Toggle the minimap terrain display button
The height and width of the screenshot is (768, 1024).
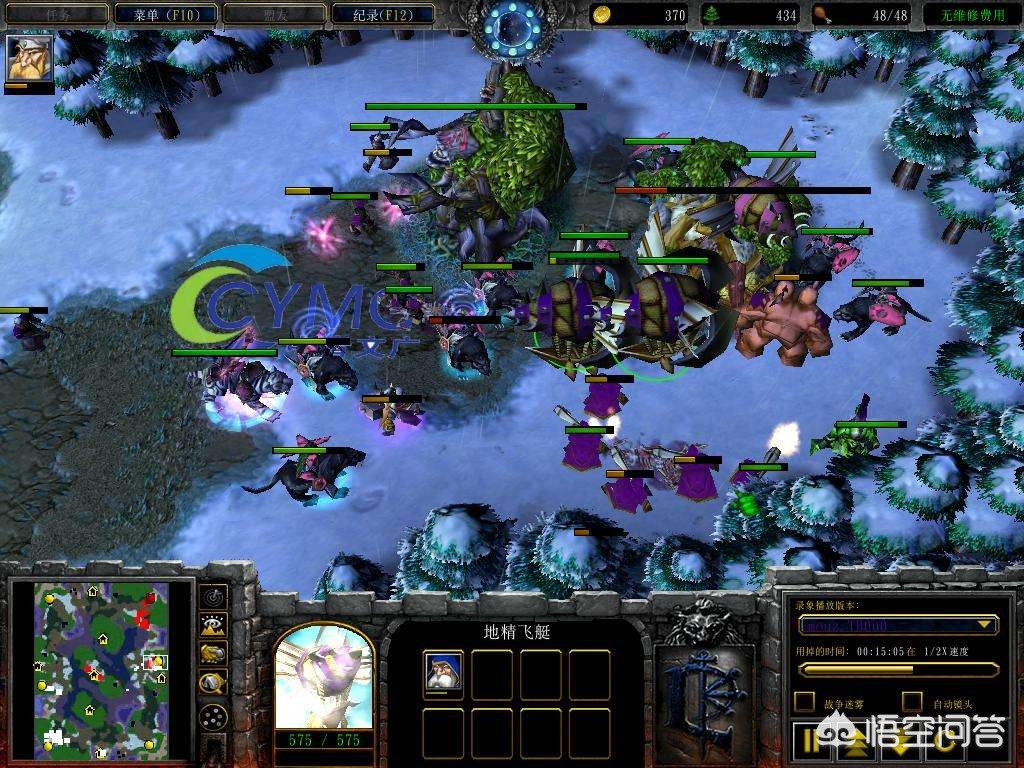tap(213, 626)
